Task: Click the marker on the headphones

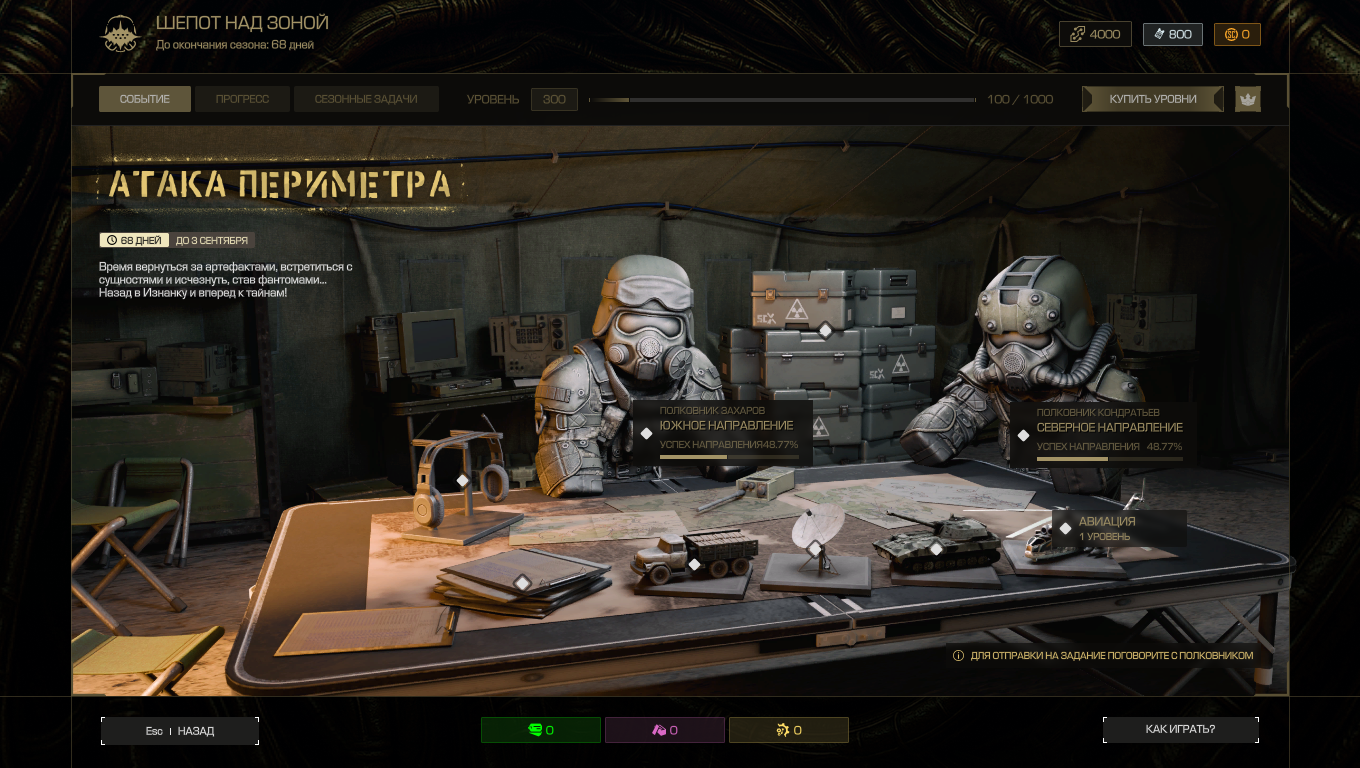Action: pyautogui.click(x=463, y=480)
